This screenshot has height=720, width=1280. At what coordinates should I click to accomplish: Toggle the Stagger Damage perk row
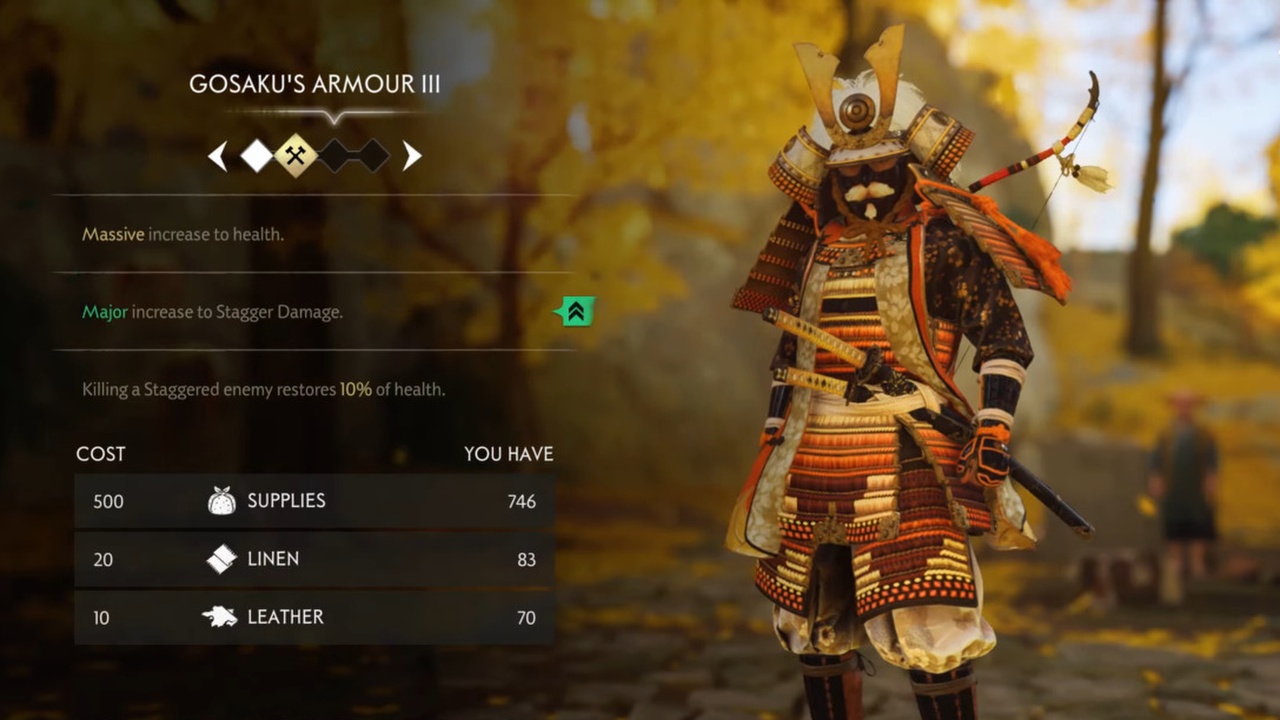pyautogui.click(x=211, y=311)
